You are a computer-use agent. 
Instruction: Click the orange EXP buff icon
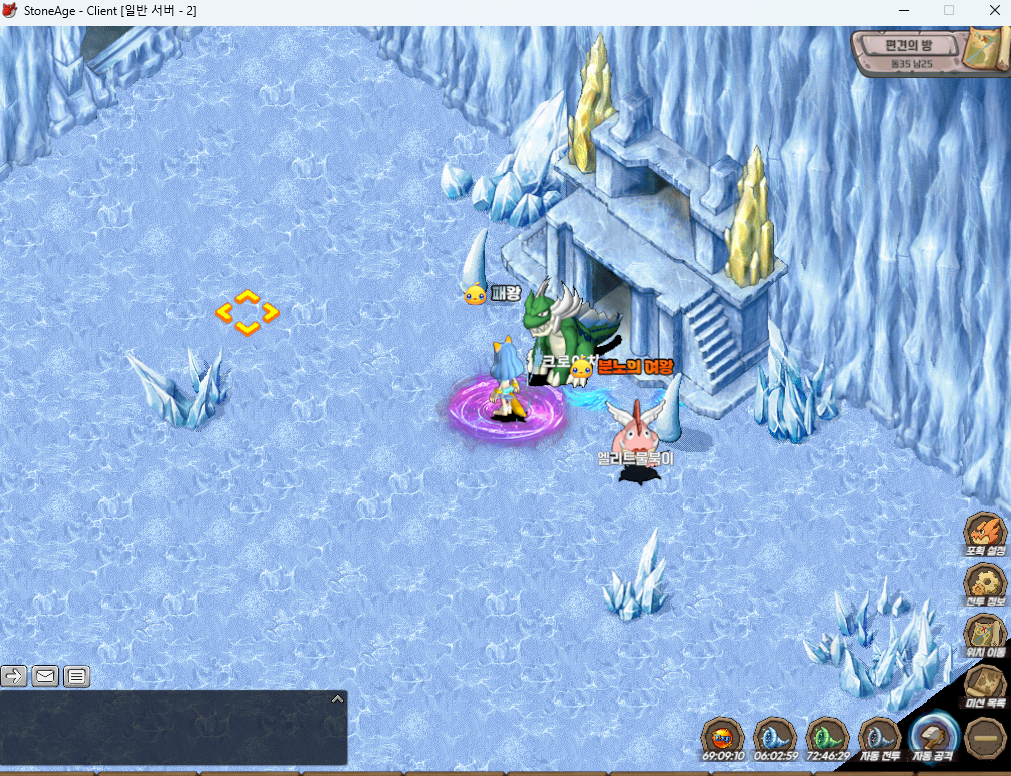pyautogui.click(x=722, y=738)
